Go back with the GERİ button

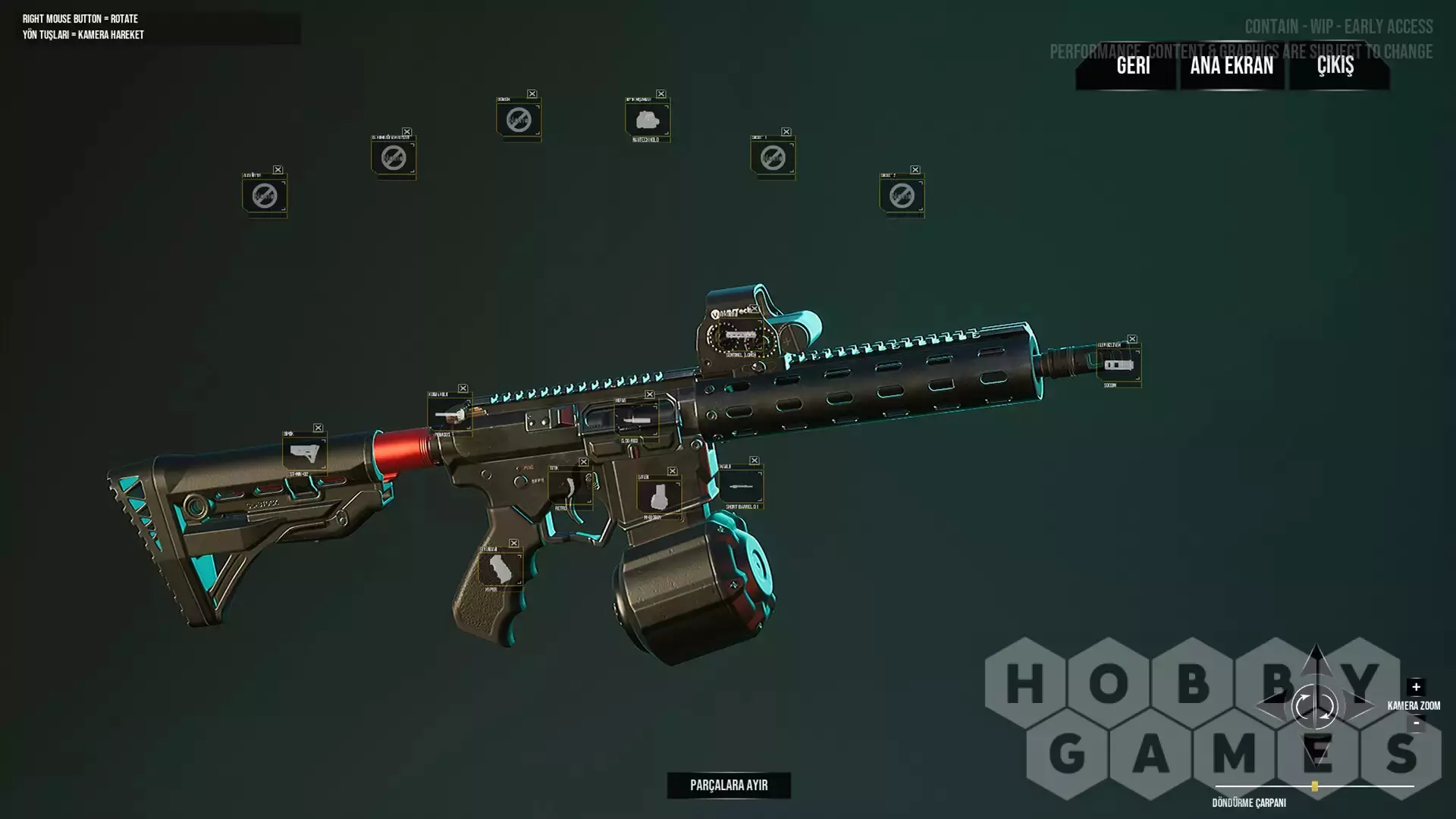(1133, 66)
